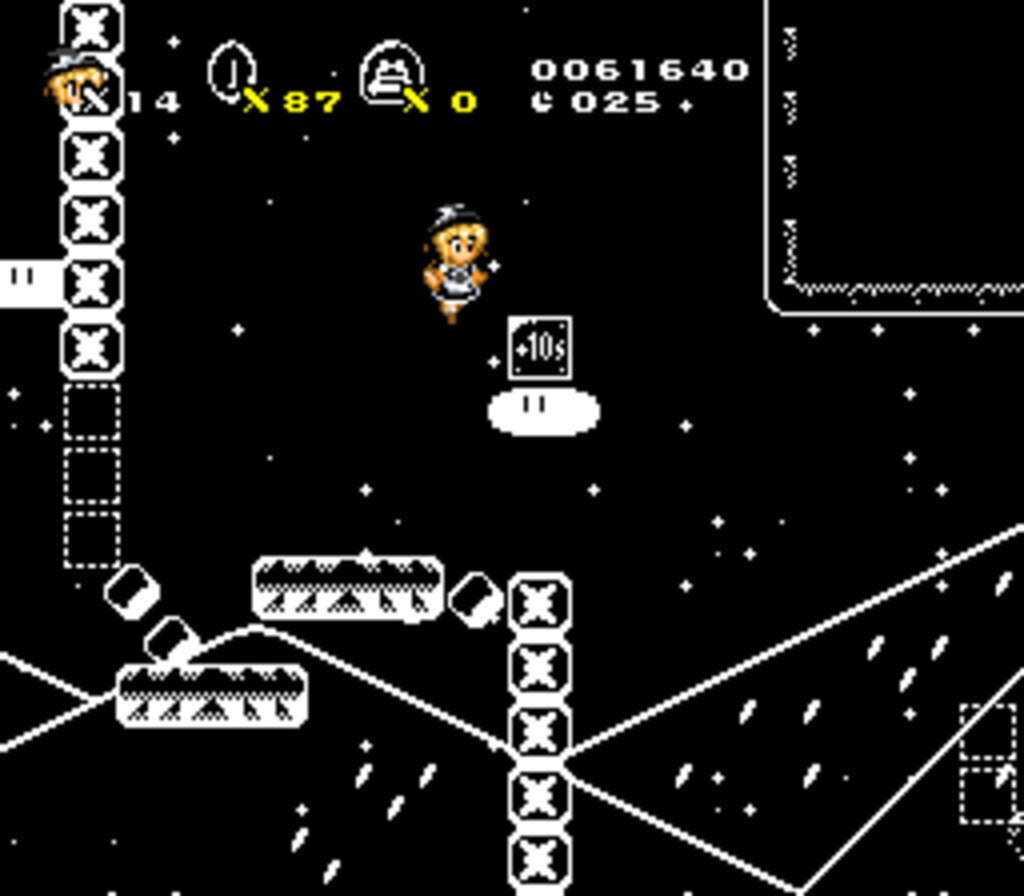Click the dome-shaped collectible counter icon
The width and height of the screenshot is (1024, 896).
[391, 72]
